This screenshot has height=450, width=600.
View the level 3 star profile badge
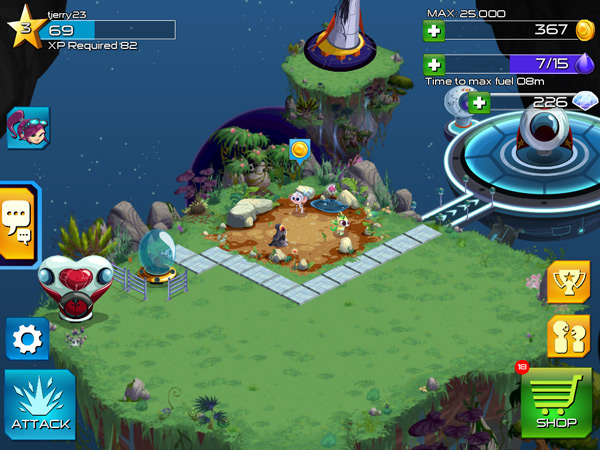pyautogui.click(x=23, y=27)
